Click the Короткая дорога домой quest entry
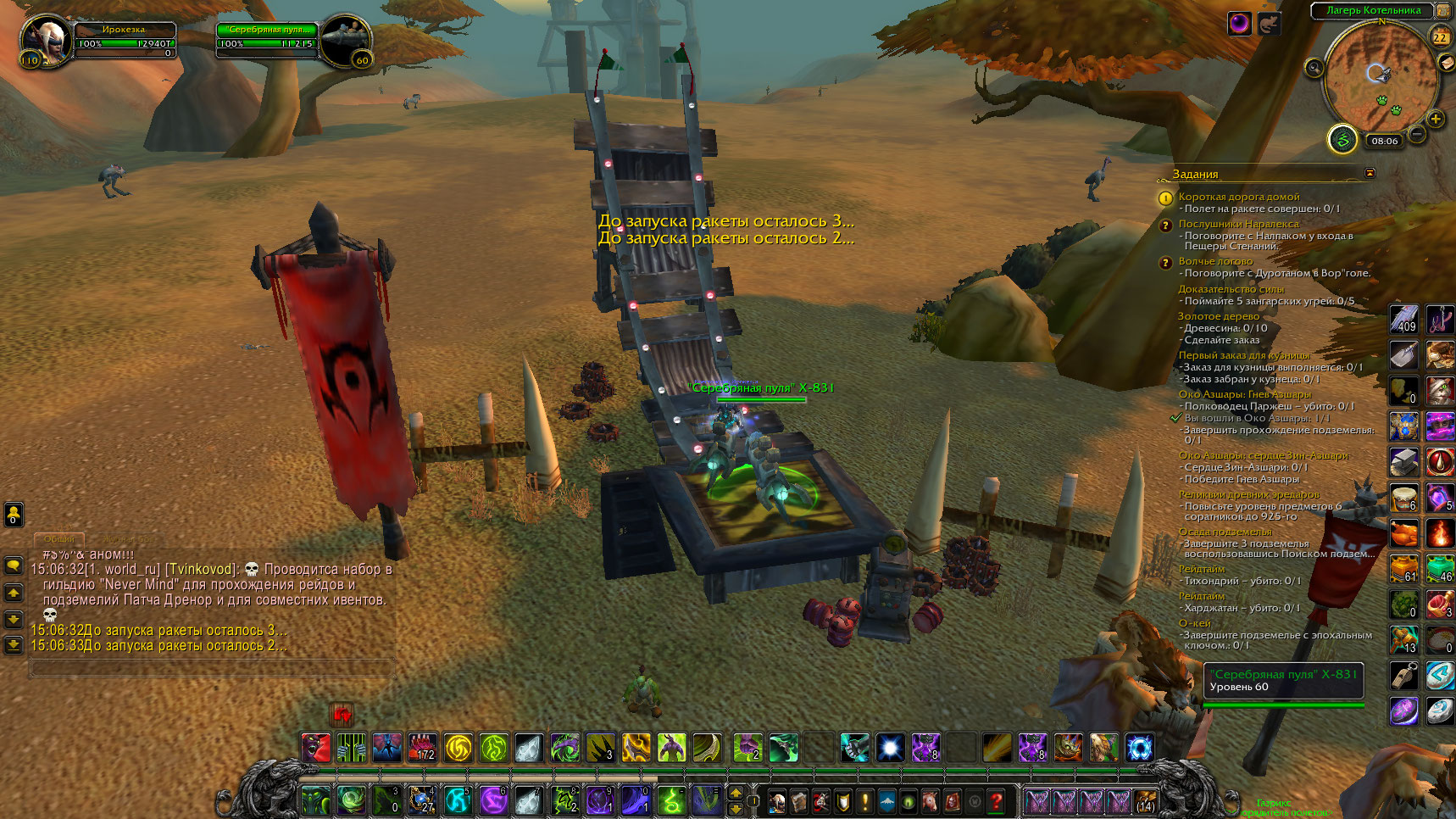The image size is (1456, 819). [x=1238, y=197]
